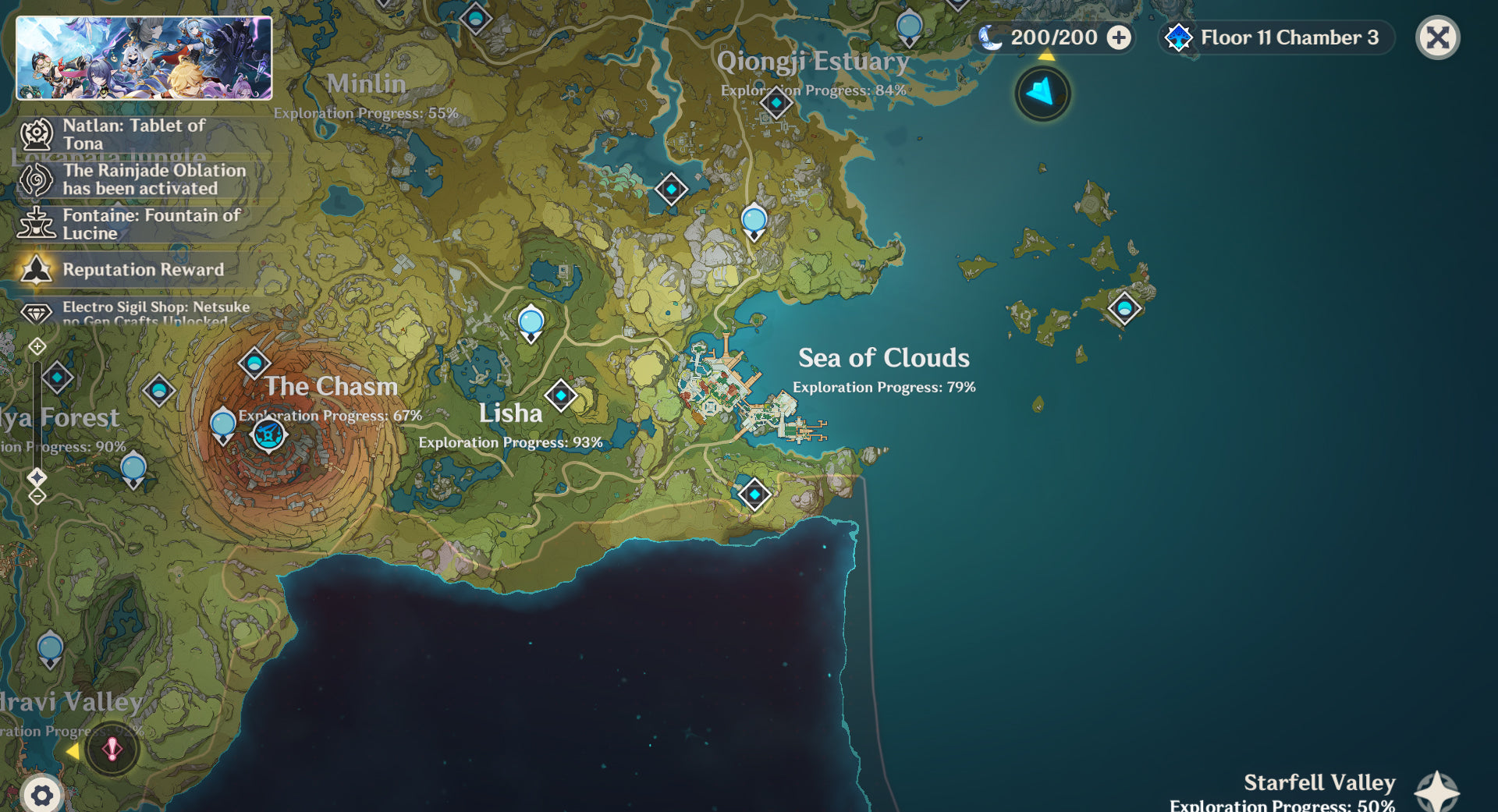Viewport: 1498px width, 812px height.
Task: Close the map screen
Action: [1437, 37]
